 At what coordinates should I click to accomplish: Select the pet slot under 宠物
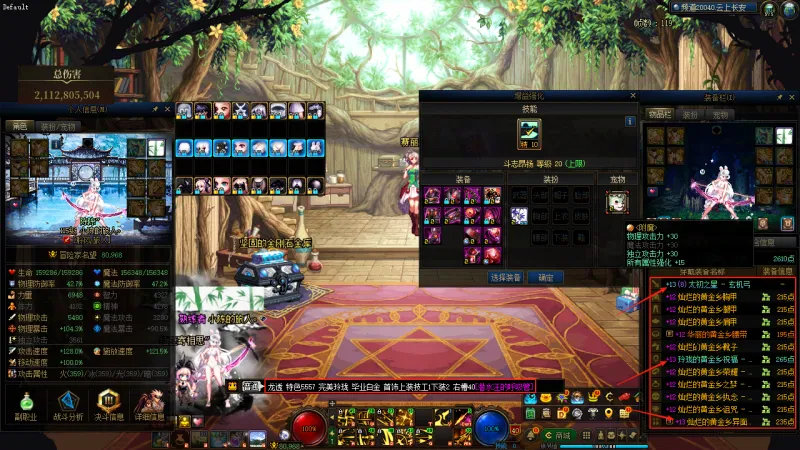617,202
